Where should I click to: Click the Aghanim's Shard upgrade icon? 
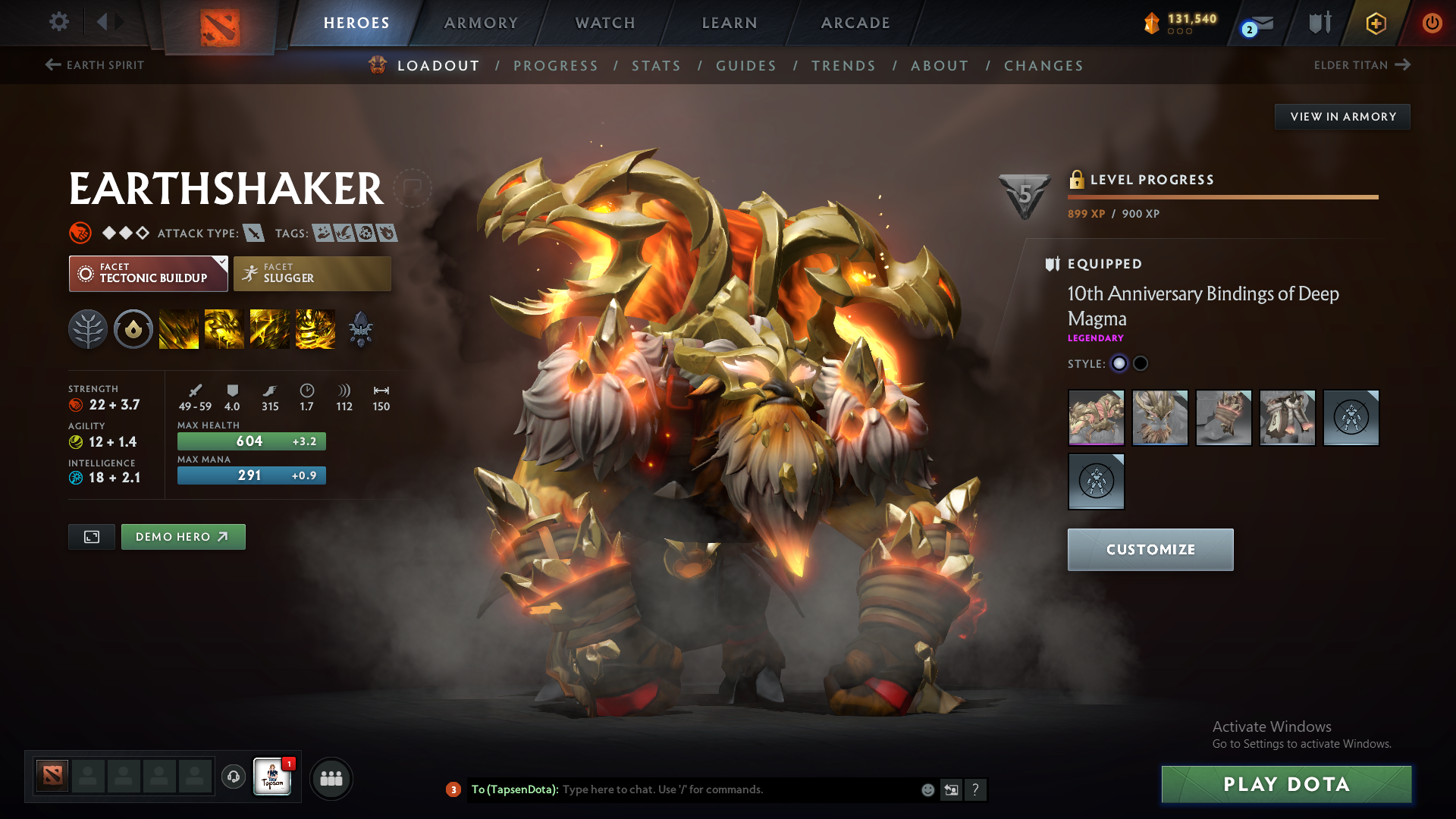(361, 328)
